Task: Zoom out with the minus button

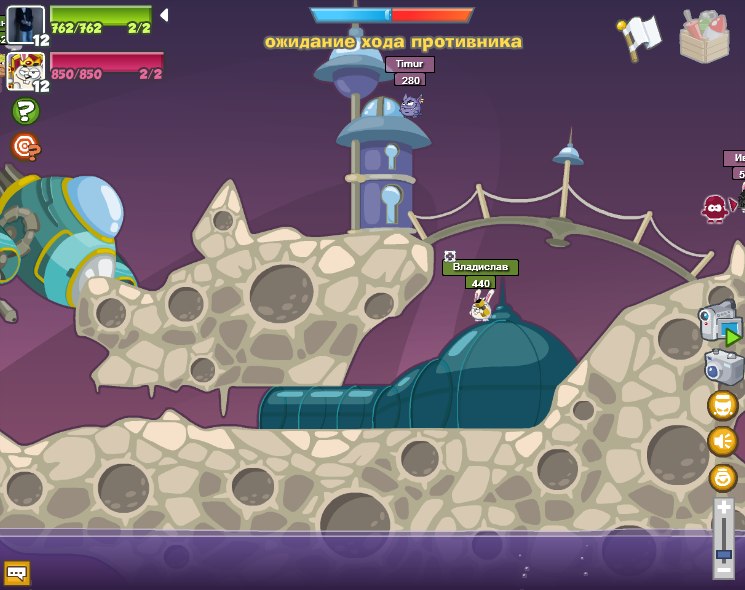Action: pyautogui.click(x=724, y=570)
